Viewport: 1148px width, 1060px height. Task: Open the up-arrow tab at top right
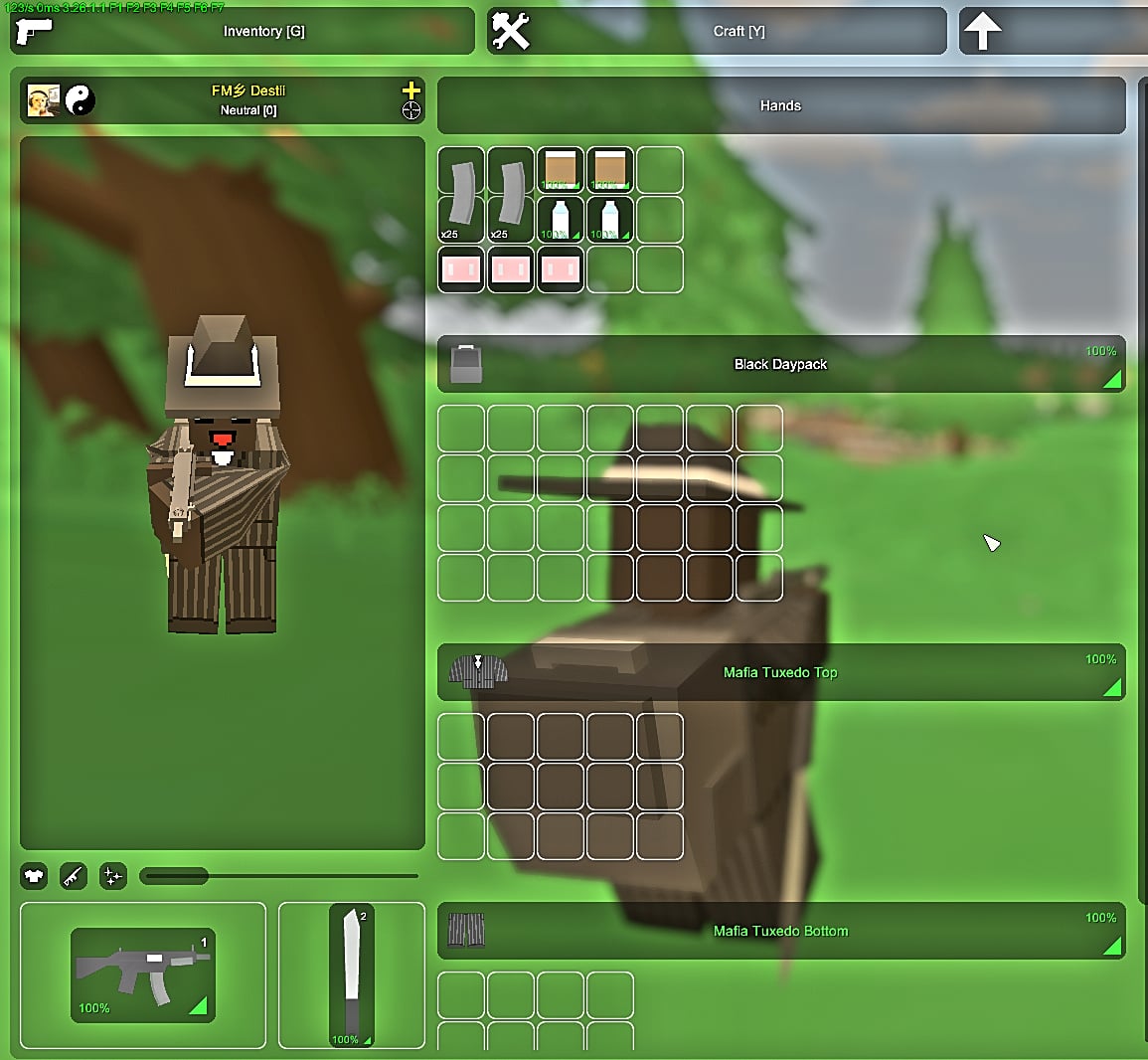[1052, 31]
